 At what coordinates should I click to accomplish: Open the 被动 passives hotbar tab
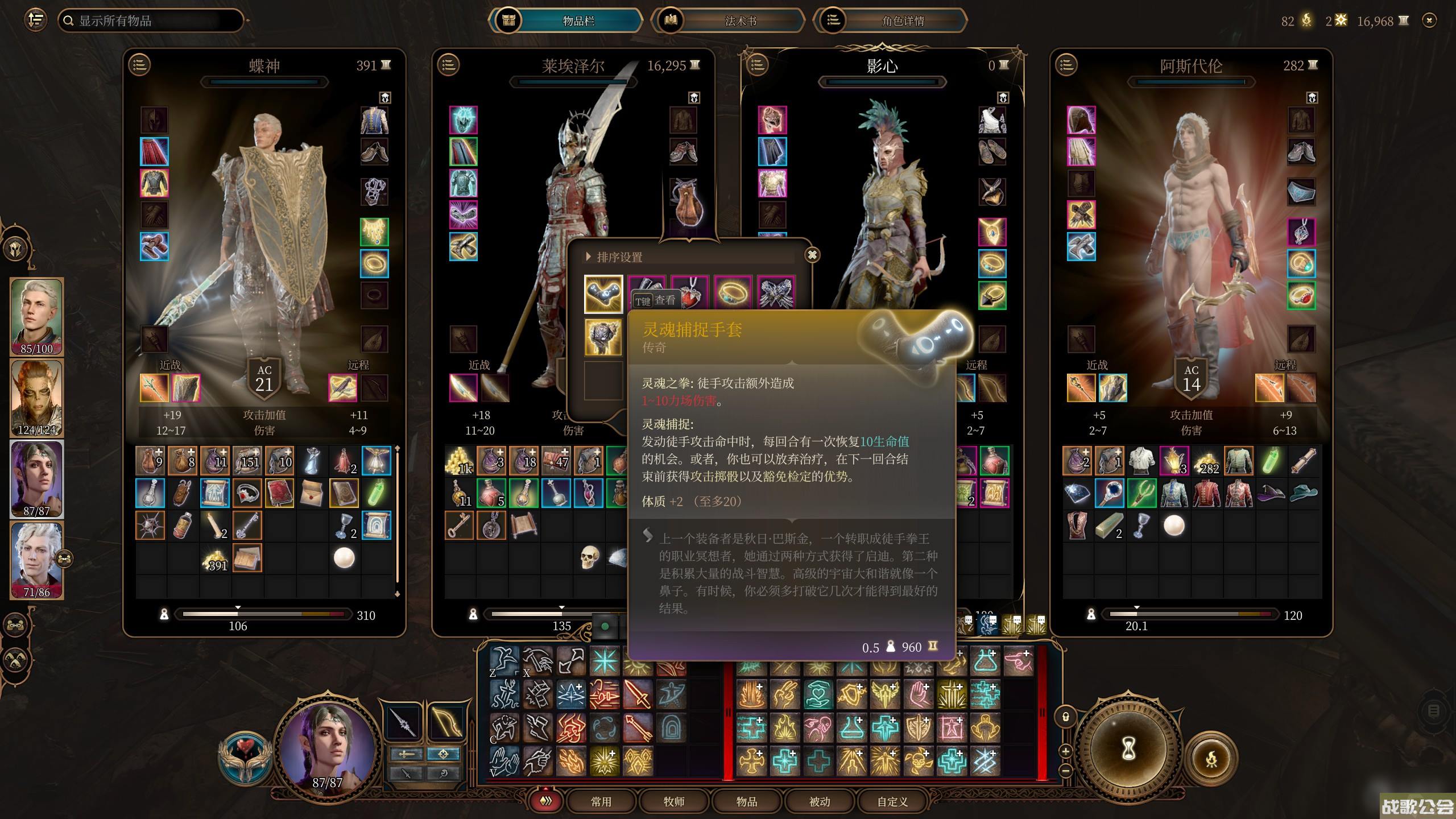tap(820, 801)
